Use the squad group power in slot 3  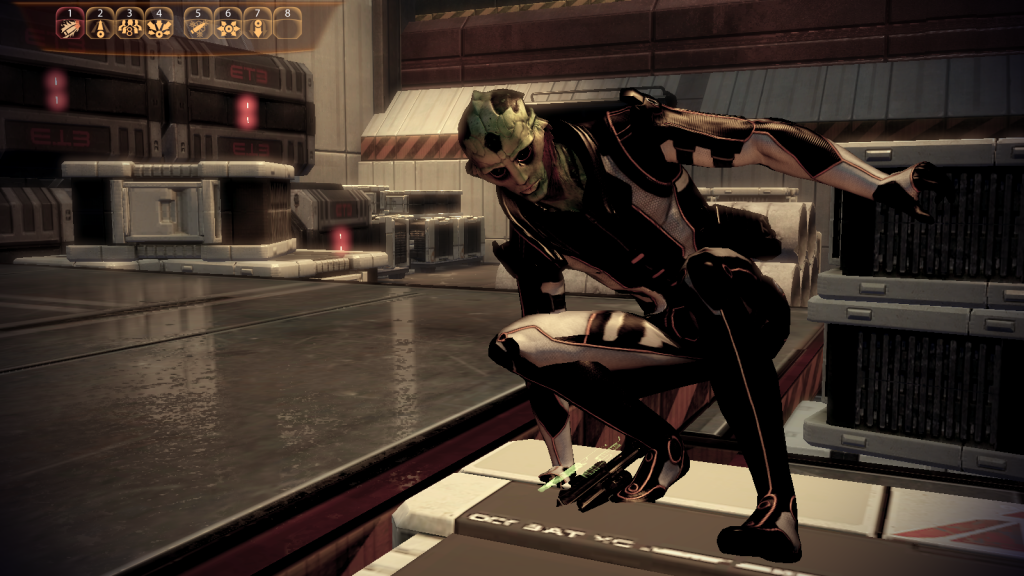[x=129, y=24]
